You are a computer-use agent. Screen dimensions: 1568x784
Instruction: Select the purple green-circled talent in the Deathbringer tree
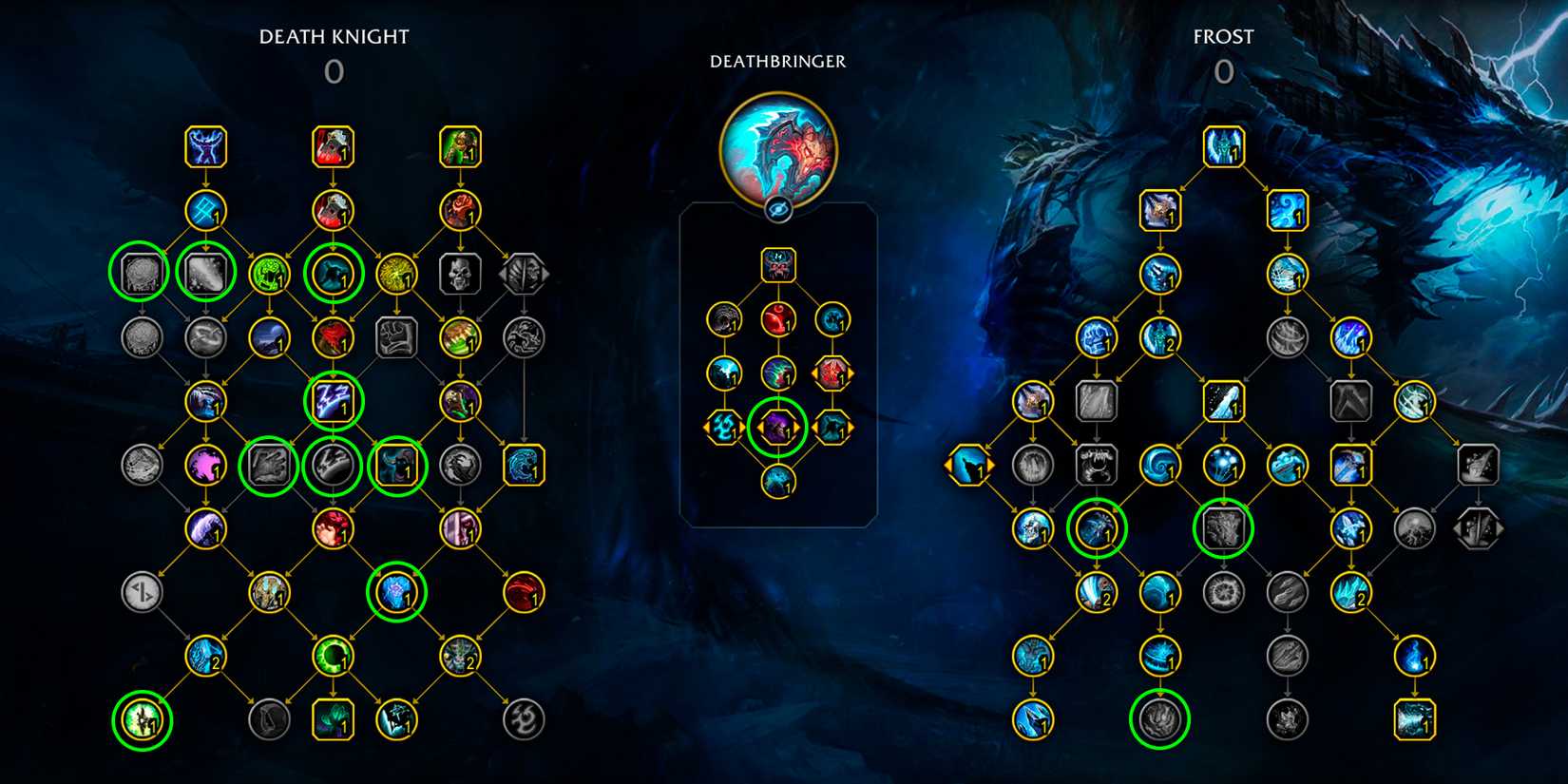coord(779,428)
